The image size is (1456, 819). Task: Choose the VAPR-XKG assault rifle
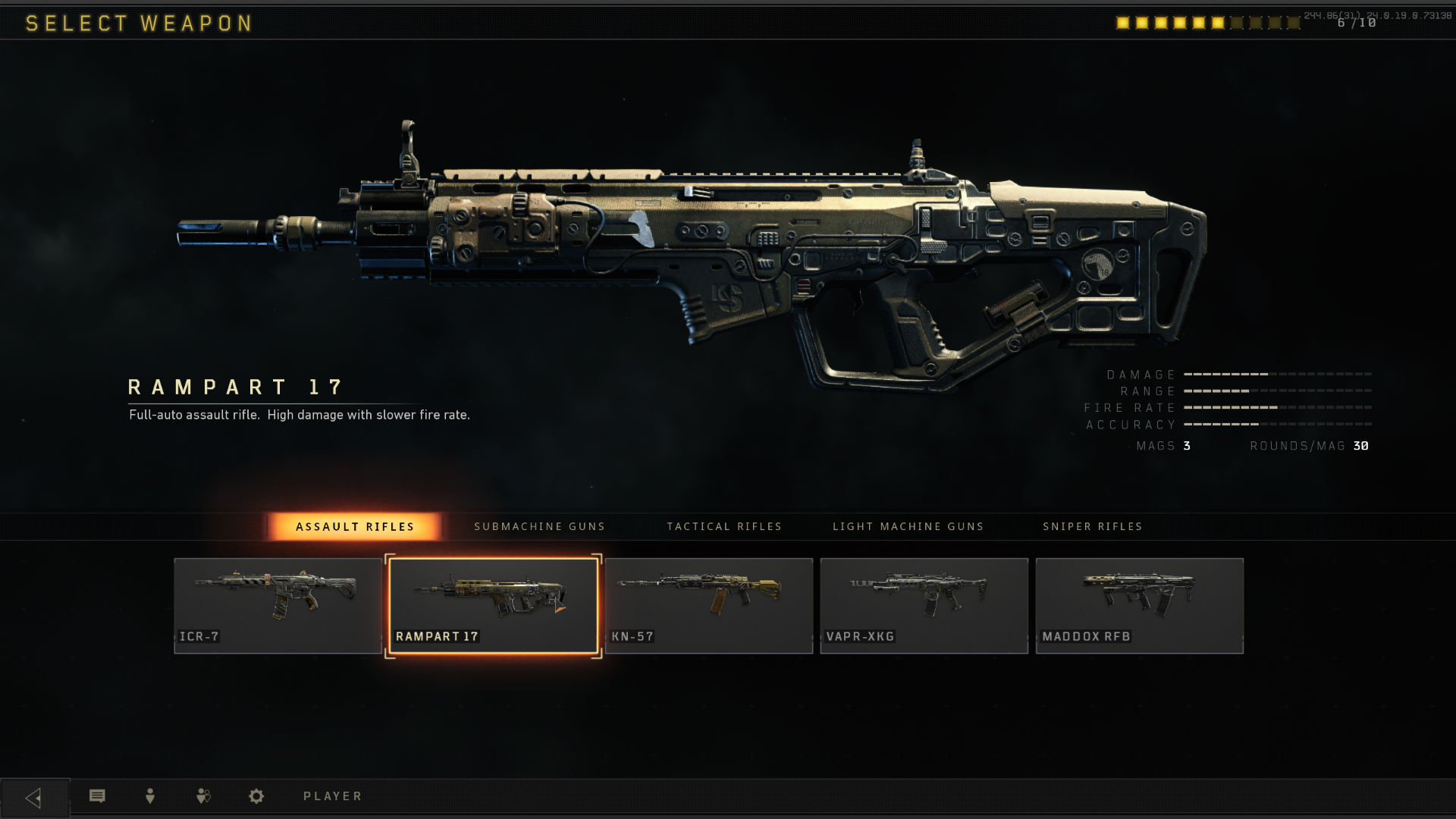[924, 604]
